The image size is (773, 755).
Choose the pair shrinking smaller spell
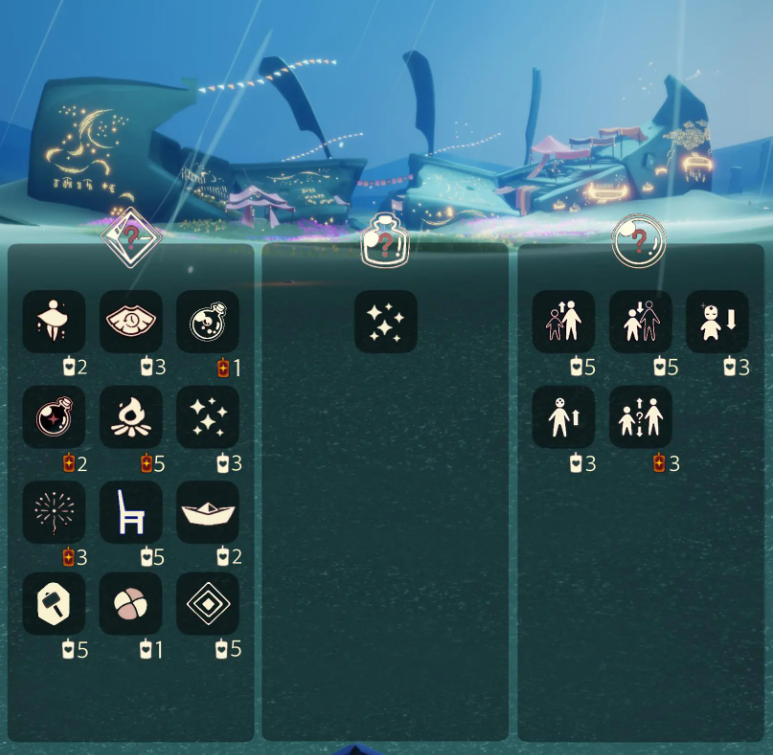coord(641,322)
